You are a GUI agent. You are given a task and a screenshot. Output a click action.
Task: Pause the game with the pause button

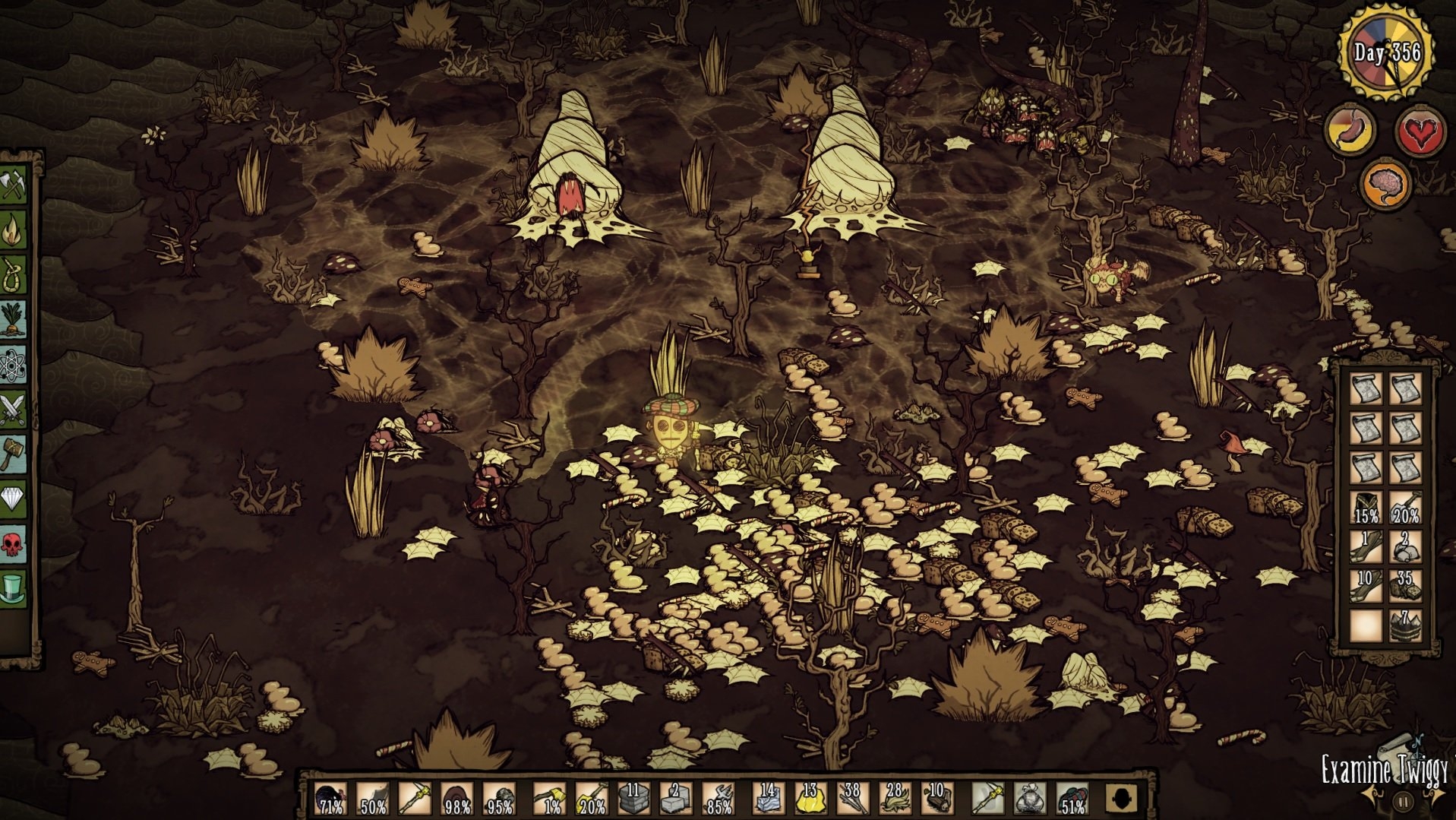point(1403,801)
